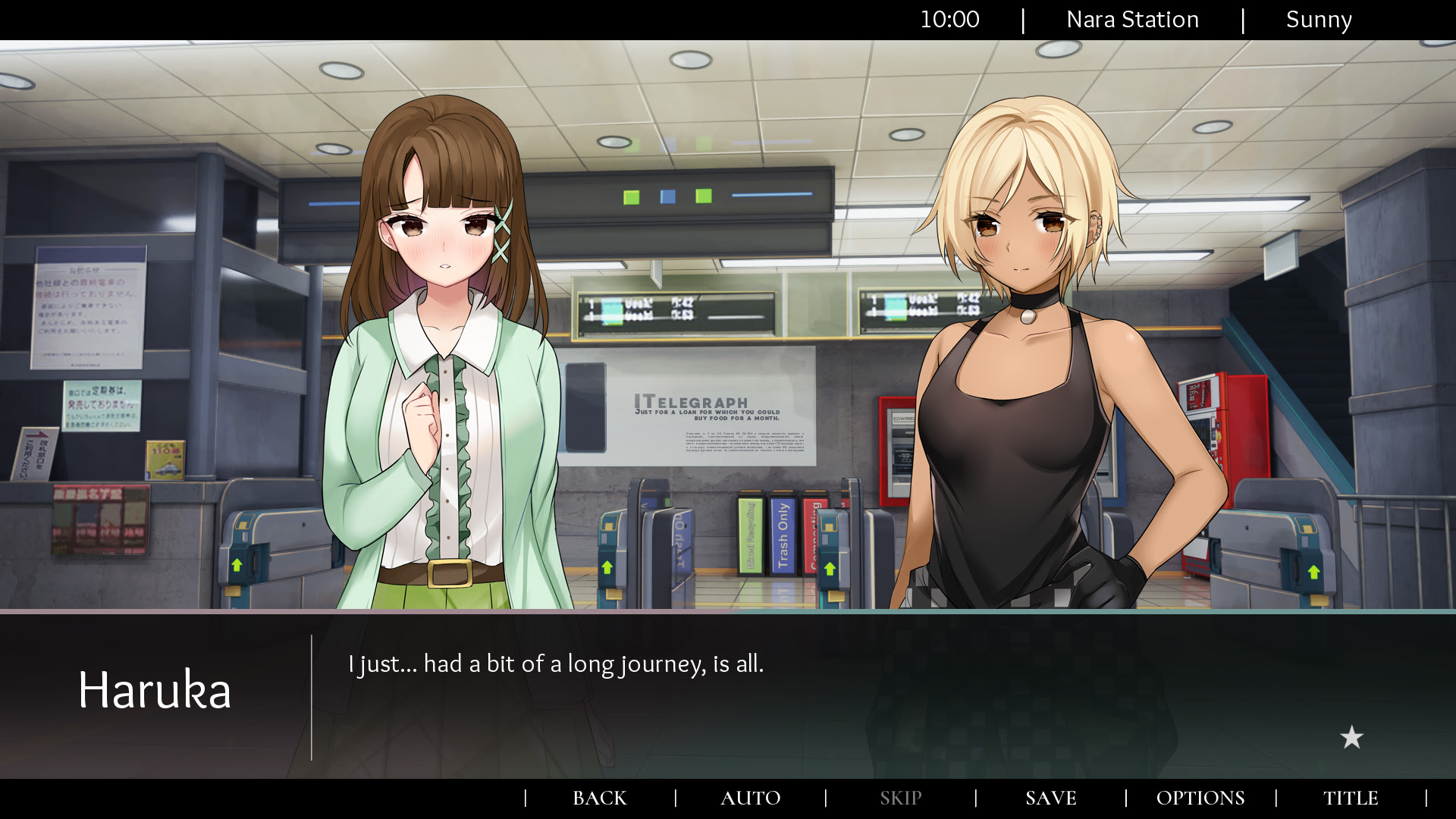This screenshot has height=819, width=1456.
Task: Click the star icon to continue dialogue
Action: pyautogui.click(x=1351, y=737)
